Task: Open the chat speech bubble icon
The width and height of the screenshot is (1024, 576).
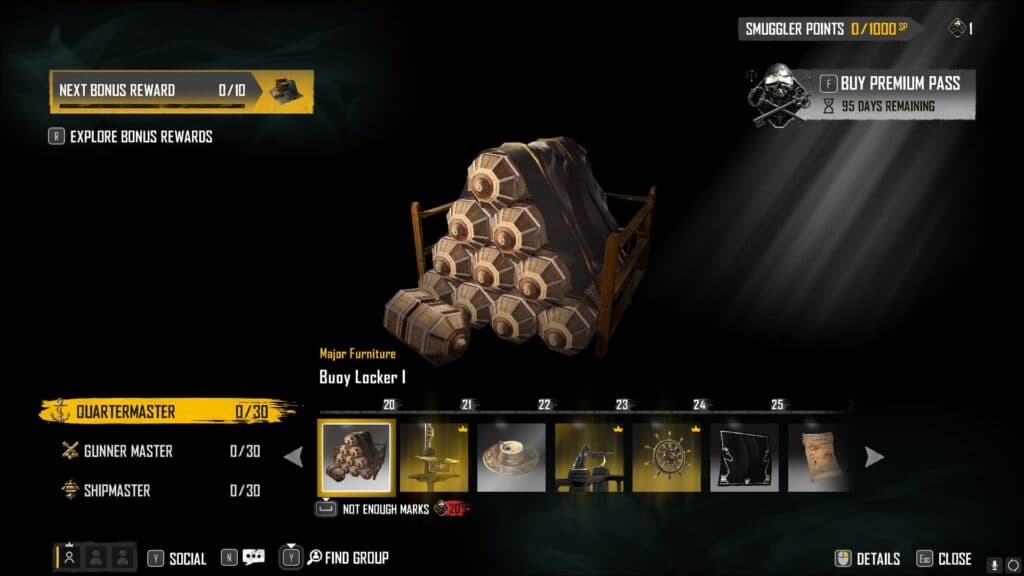Action: (253, 557)
